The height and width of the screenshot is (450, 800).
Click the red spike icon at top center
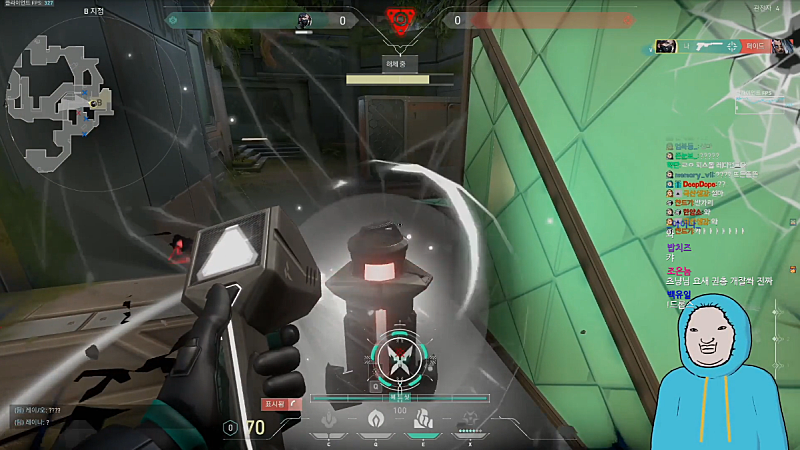coord(400,21)
